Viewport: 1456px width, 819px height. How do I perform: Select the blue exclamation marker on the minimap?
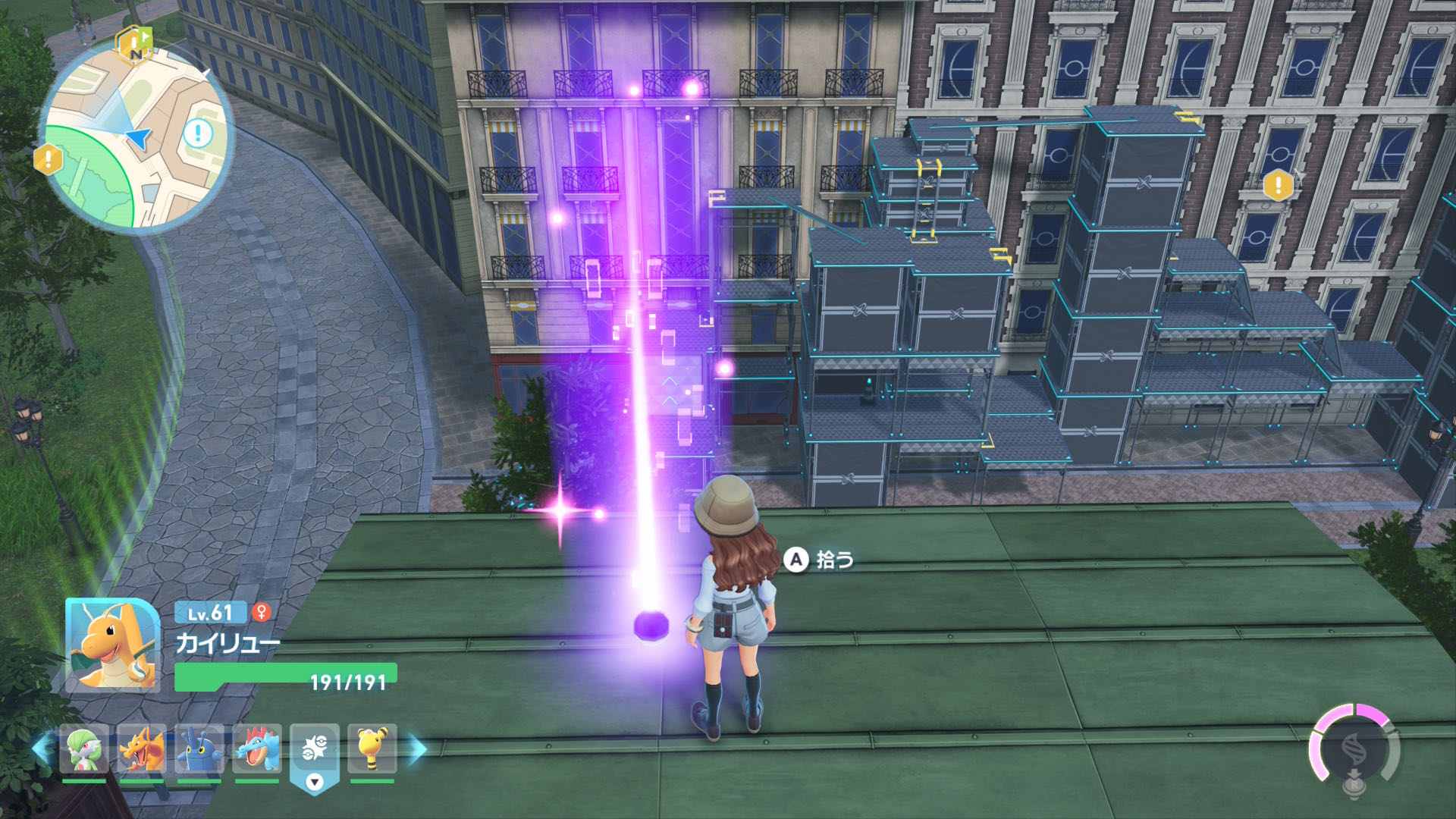198,133
